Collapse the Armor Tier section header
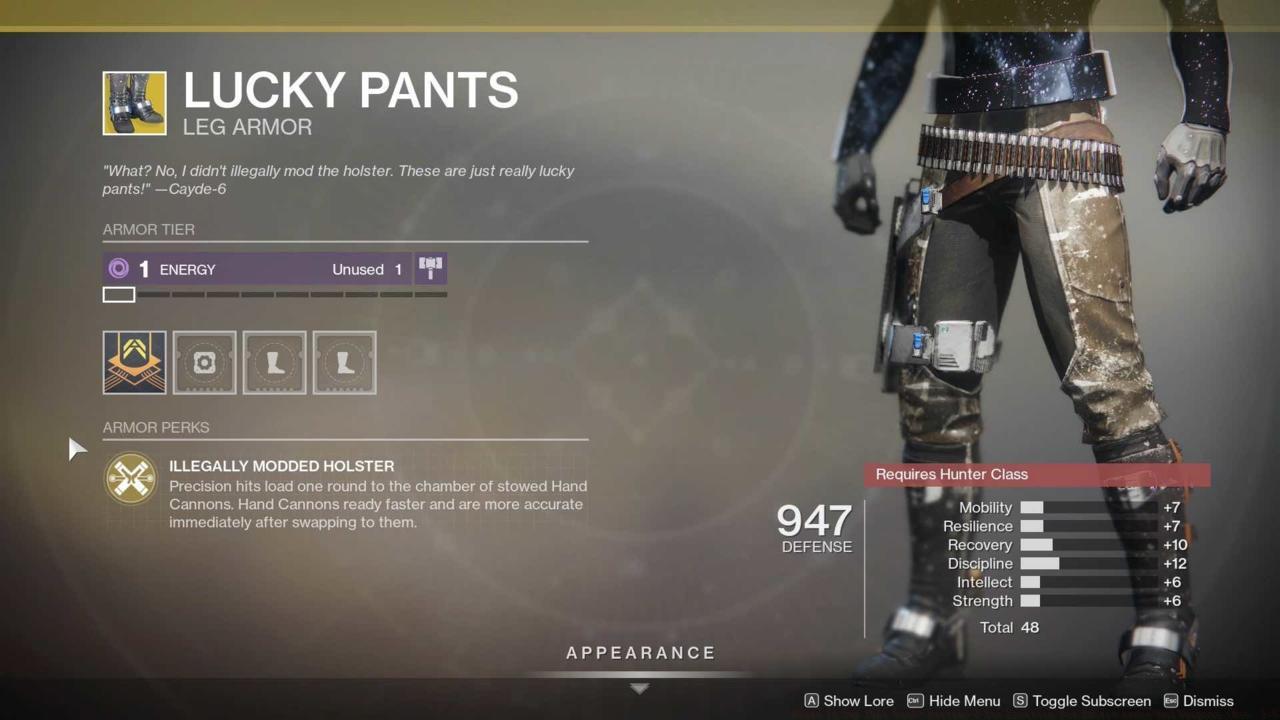The height and width of the screenshot is (720, 1280). click(x=148, y=230)
